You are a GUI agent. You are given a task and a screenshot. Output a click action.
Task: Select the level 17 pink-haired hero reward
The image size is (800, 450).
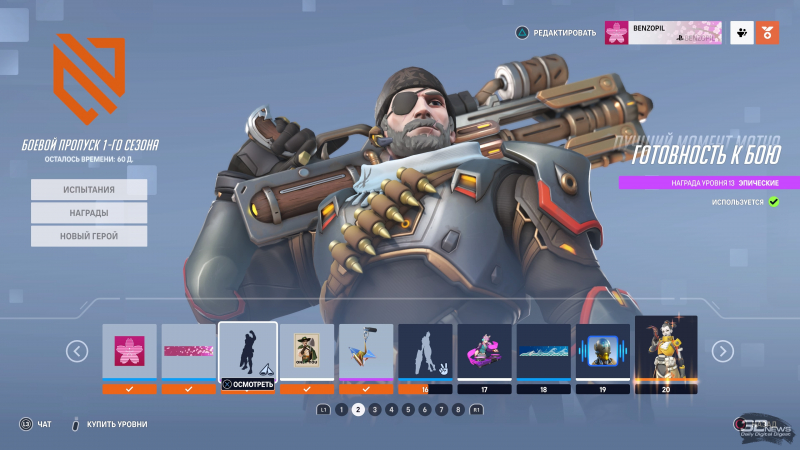(x=484, y=352)
